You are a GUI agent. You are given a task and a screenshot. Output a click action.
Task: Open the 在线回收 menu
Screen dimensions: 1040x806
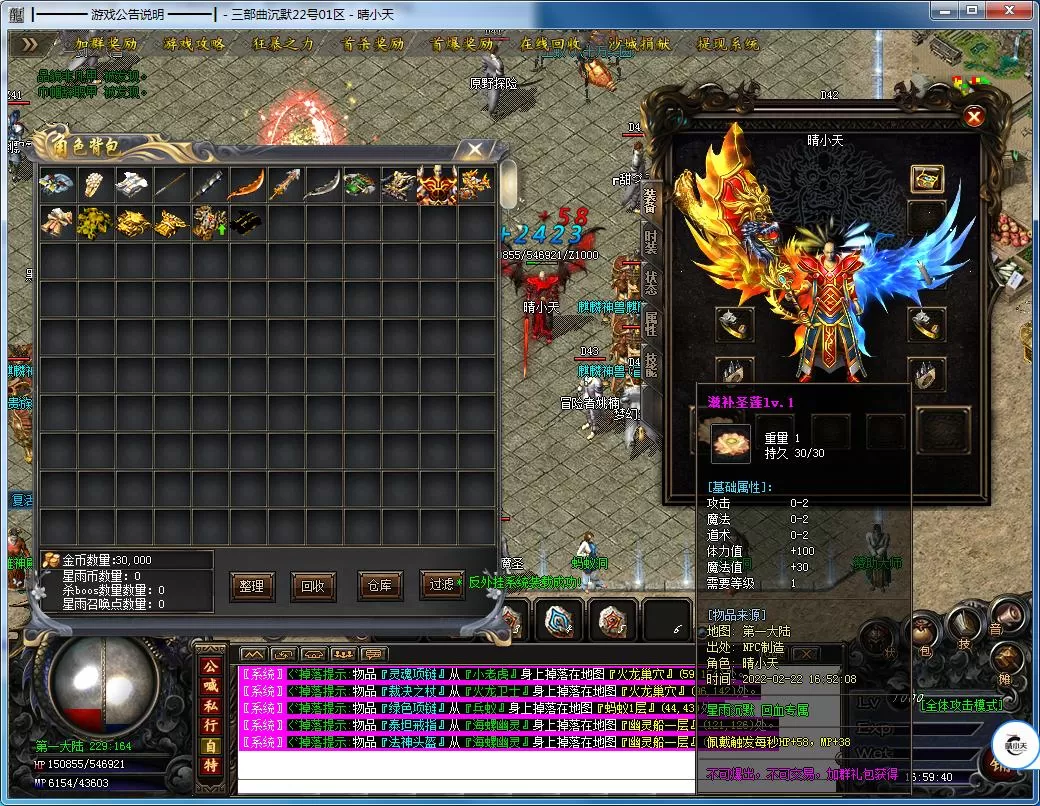tap(551, 44)
